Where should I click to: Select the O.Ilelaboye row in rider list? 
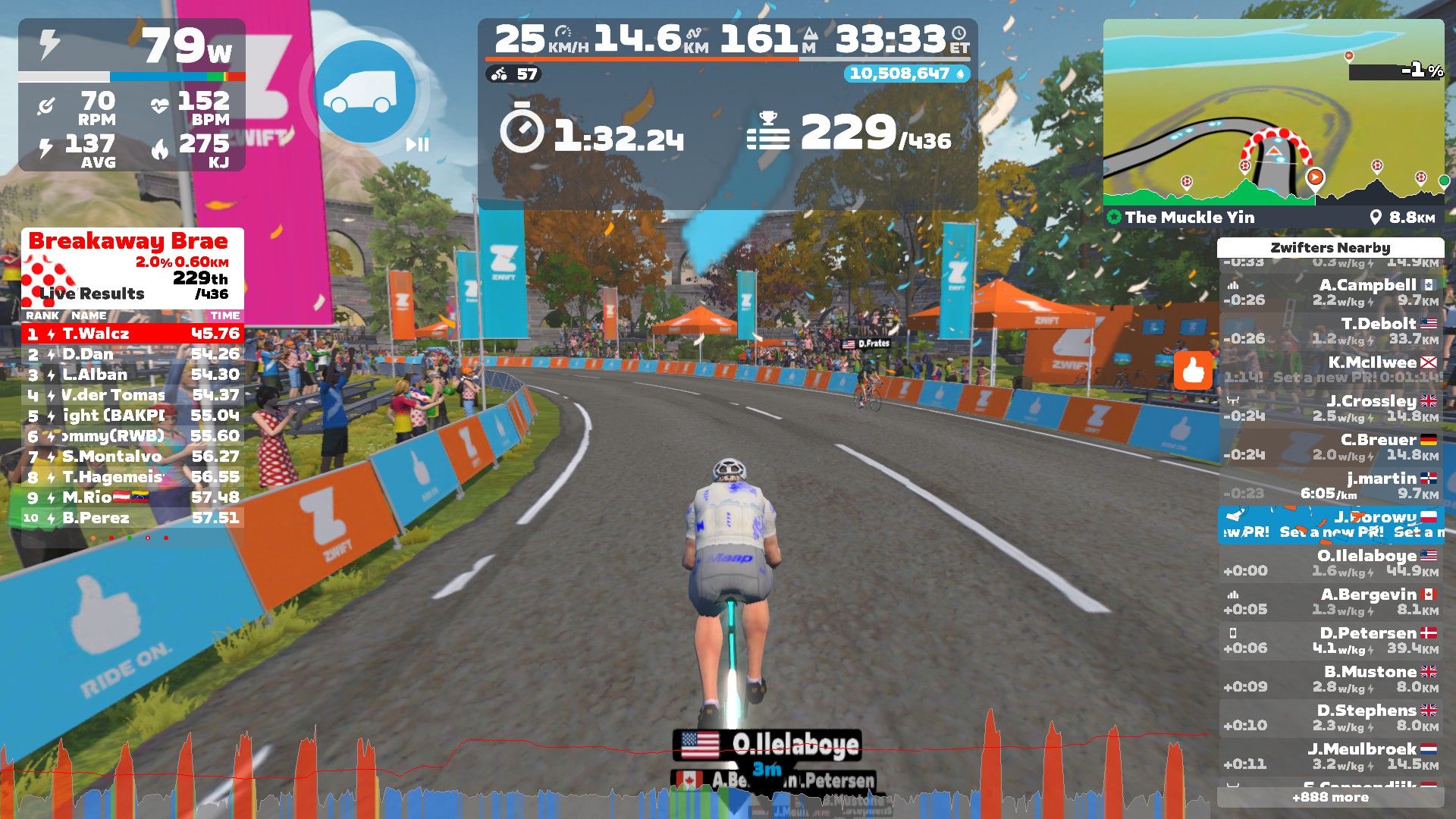coord(1331,563)
